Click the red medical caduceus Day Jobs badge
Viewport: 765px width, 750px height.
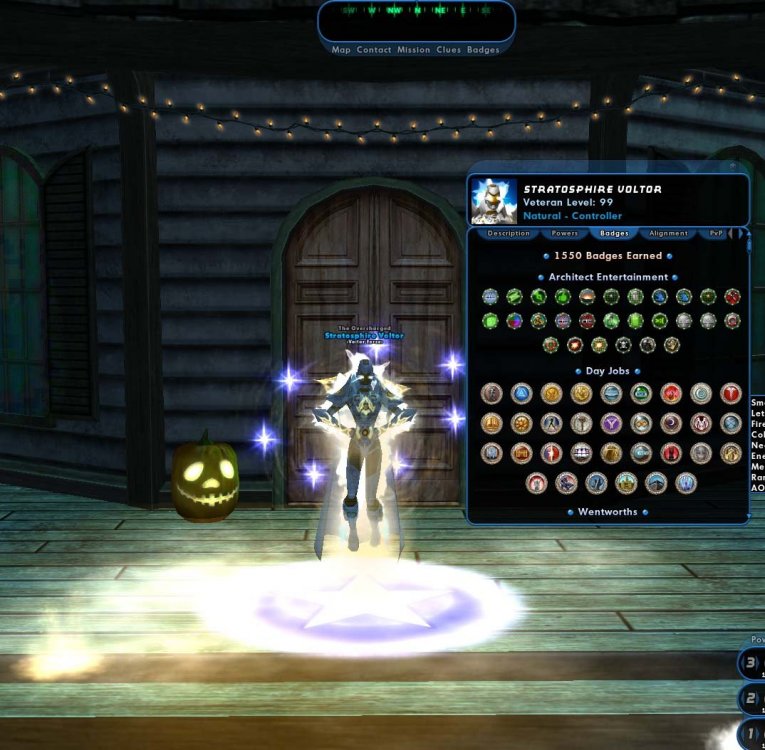click(731, 393)
